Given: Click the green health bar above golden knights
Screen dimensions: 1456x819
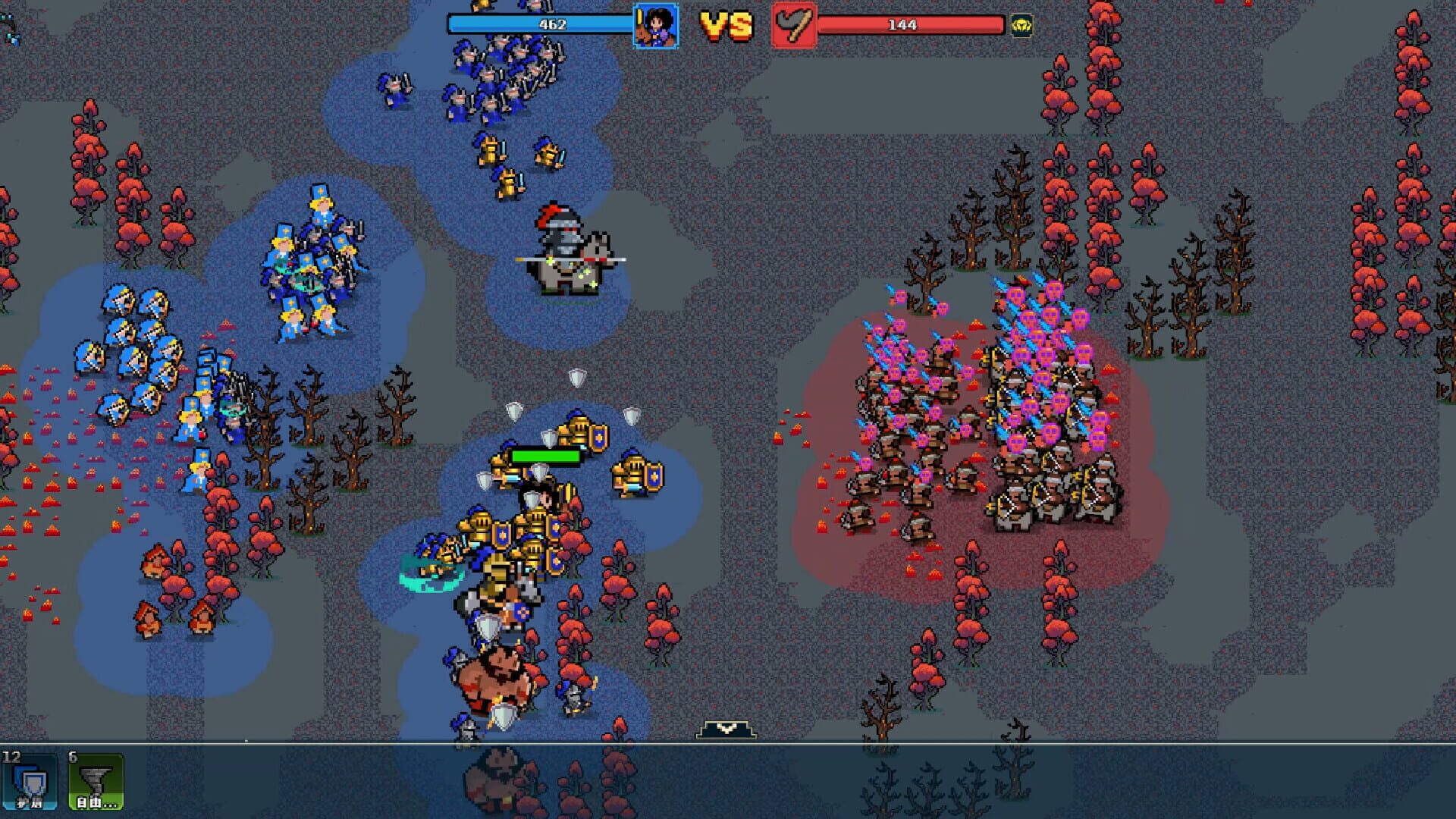Looking at the screenshot, I should coord(543,457).
